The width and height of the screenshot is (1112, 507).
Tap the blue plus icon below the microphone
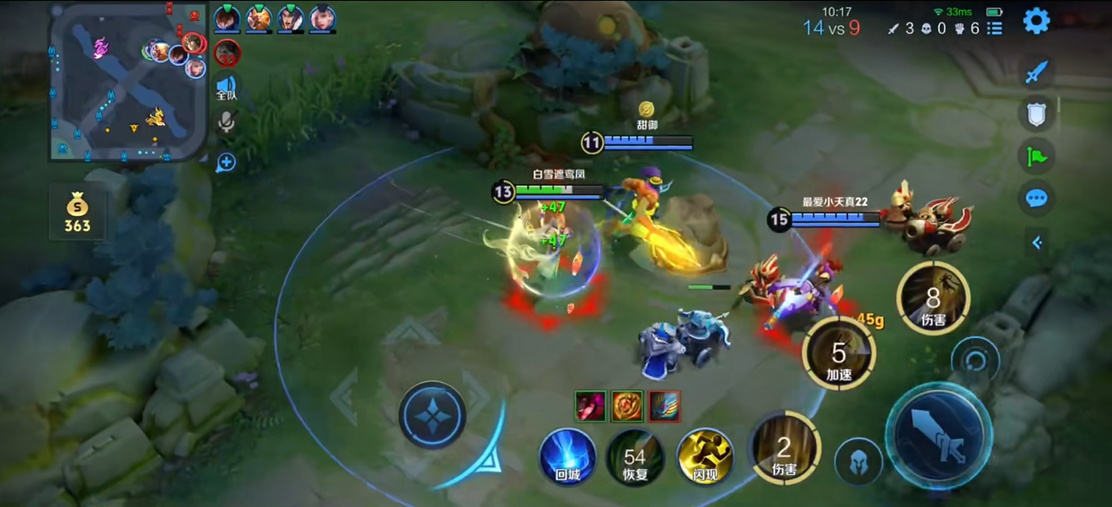click(x=226, y=162)
